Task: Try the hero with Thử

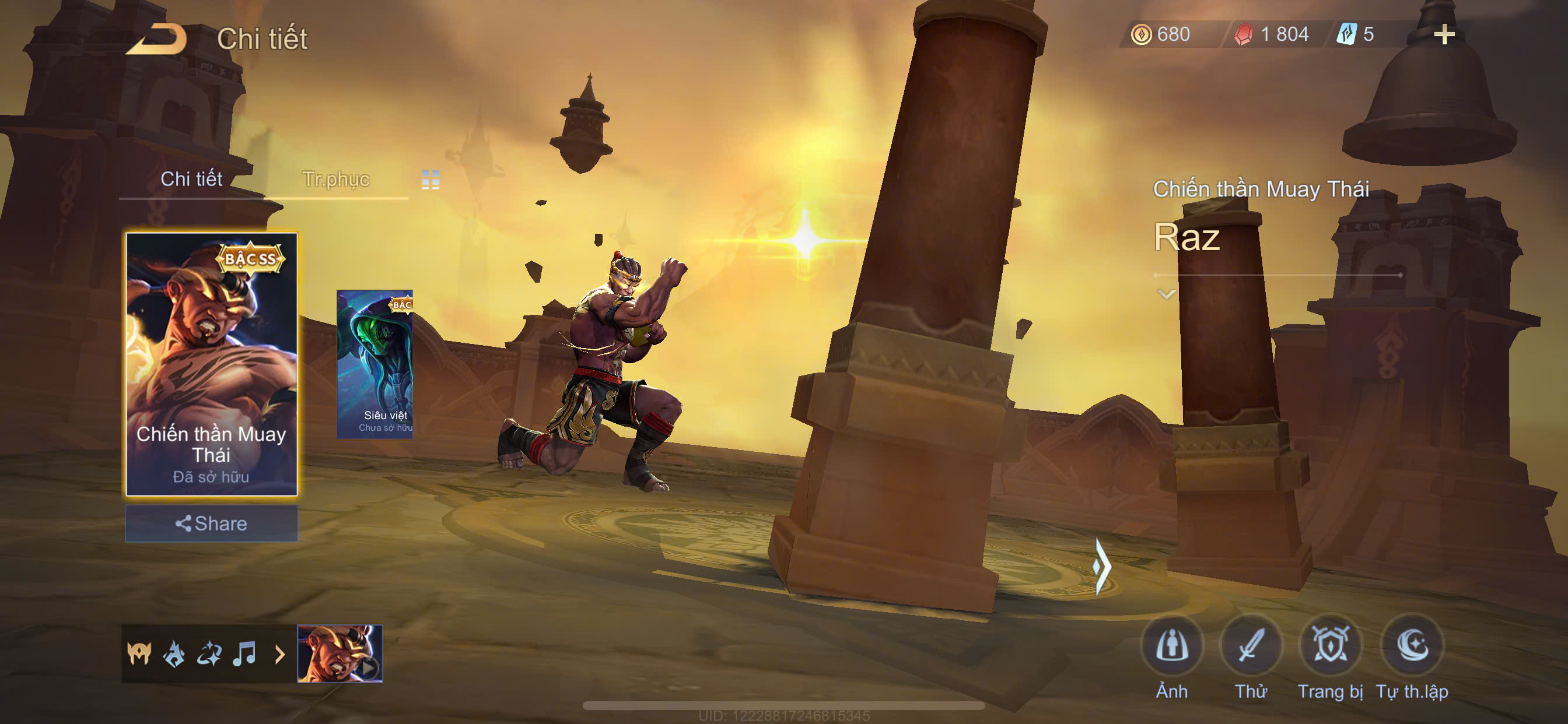Action: point(1251,646)
